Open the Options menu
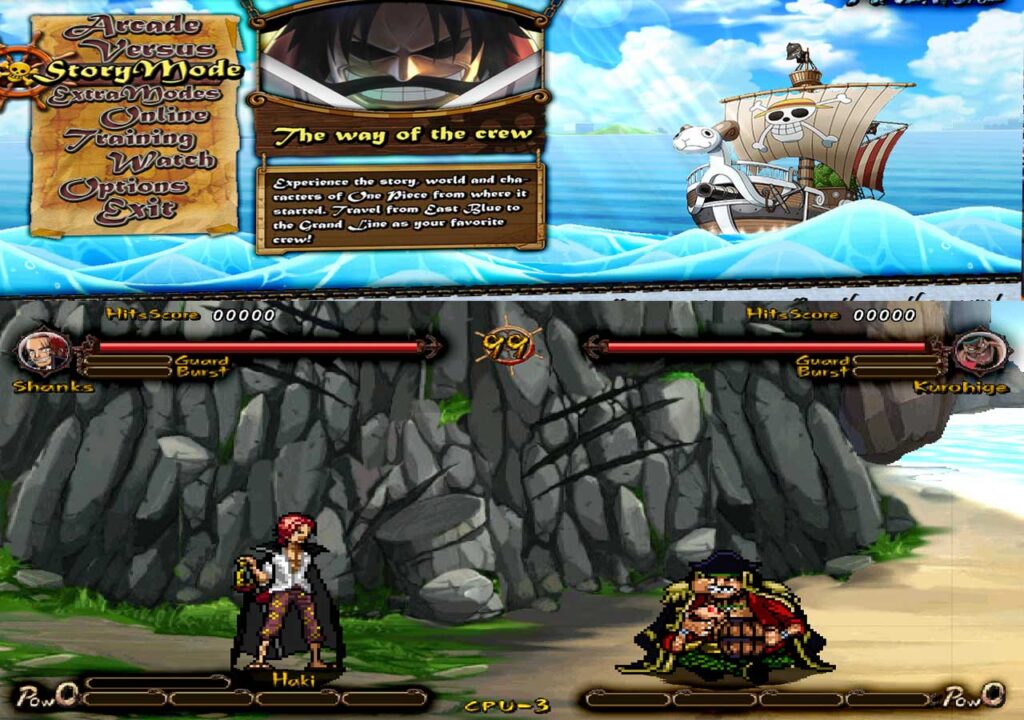 (x=123, y=187)
